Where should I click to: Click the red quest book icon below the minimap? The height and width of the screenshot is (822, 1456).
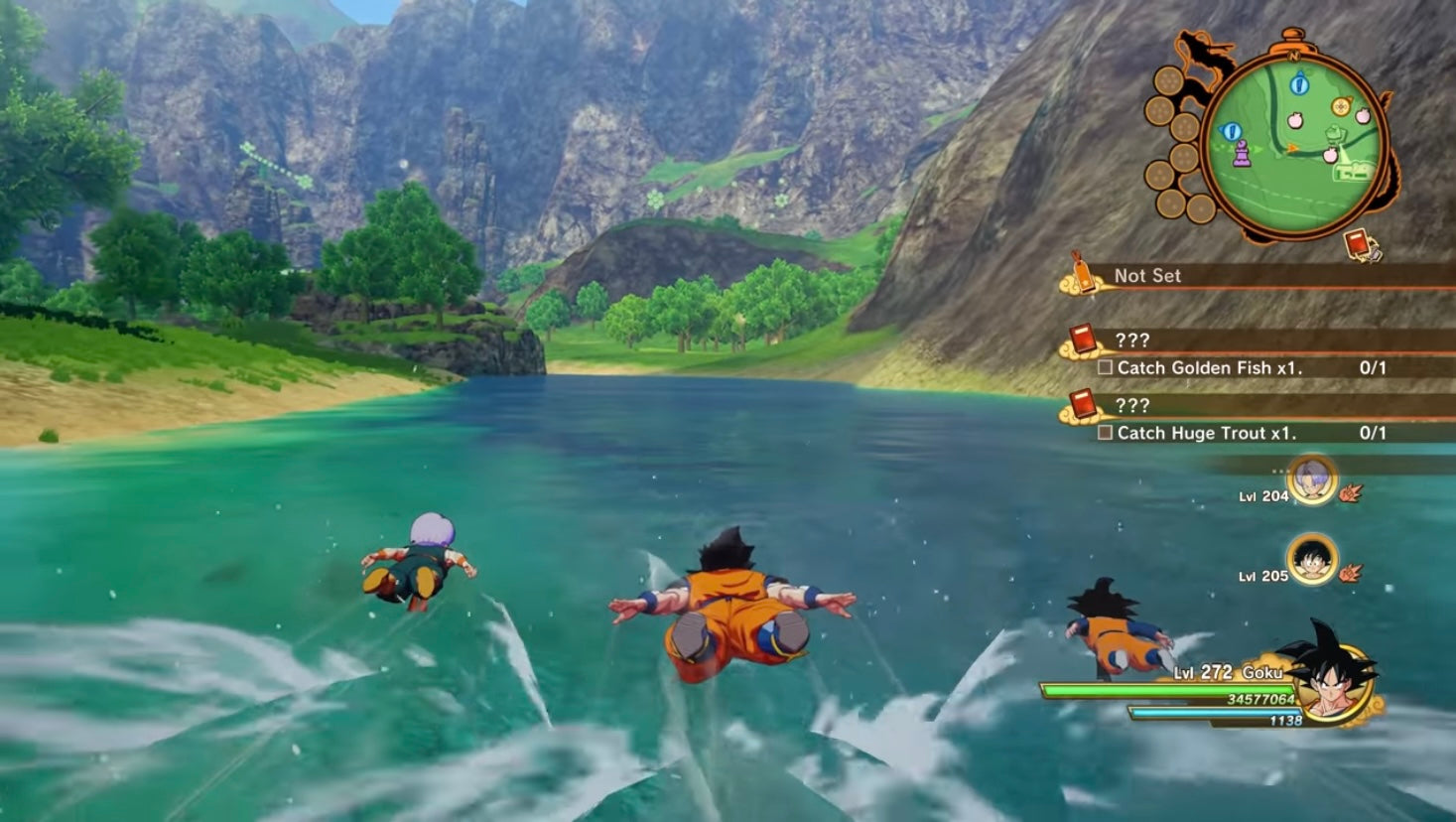coord(1356,241)
